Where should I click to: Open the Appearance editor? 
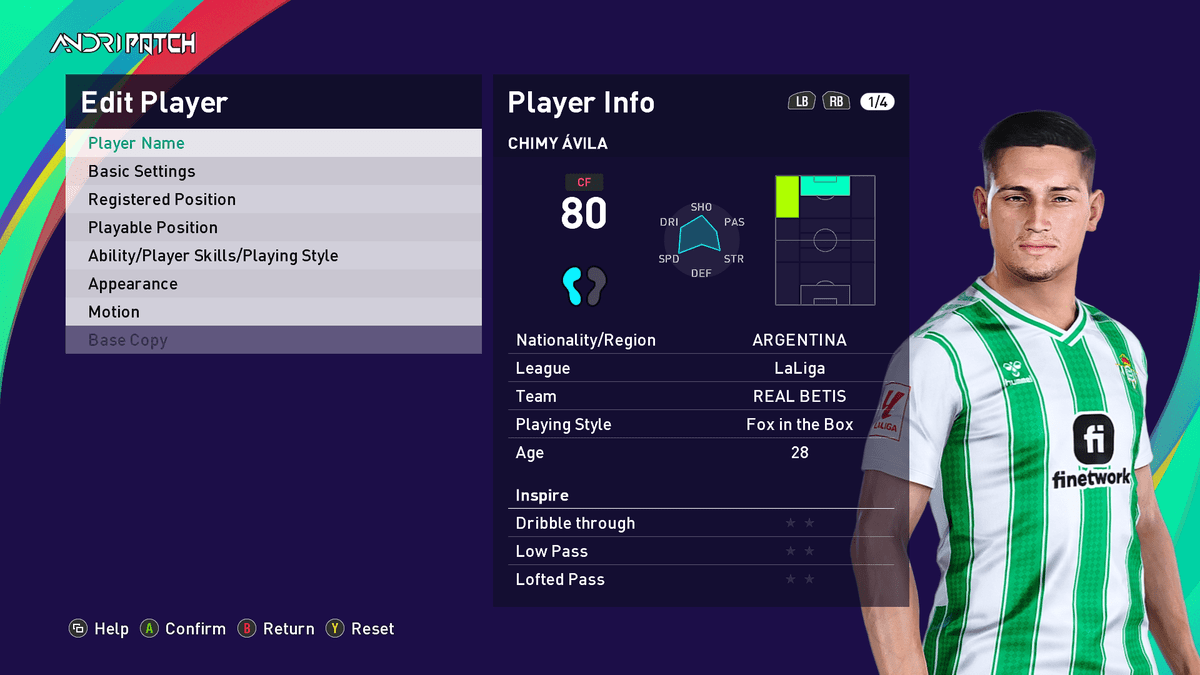click(x=273, y=283)
